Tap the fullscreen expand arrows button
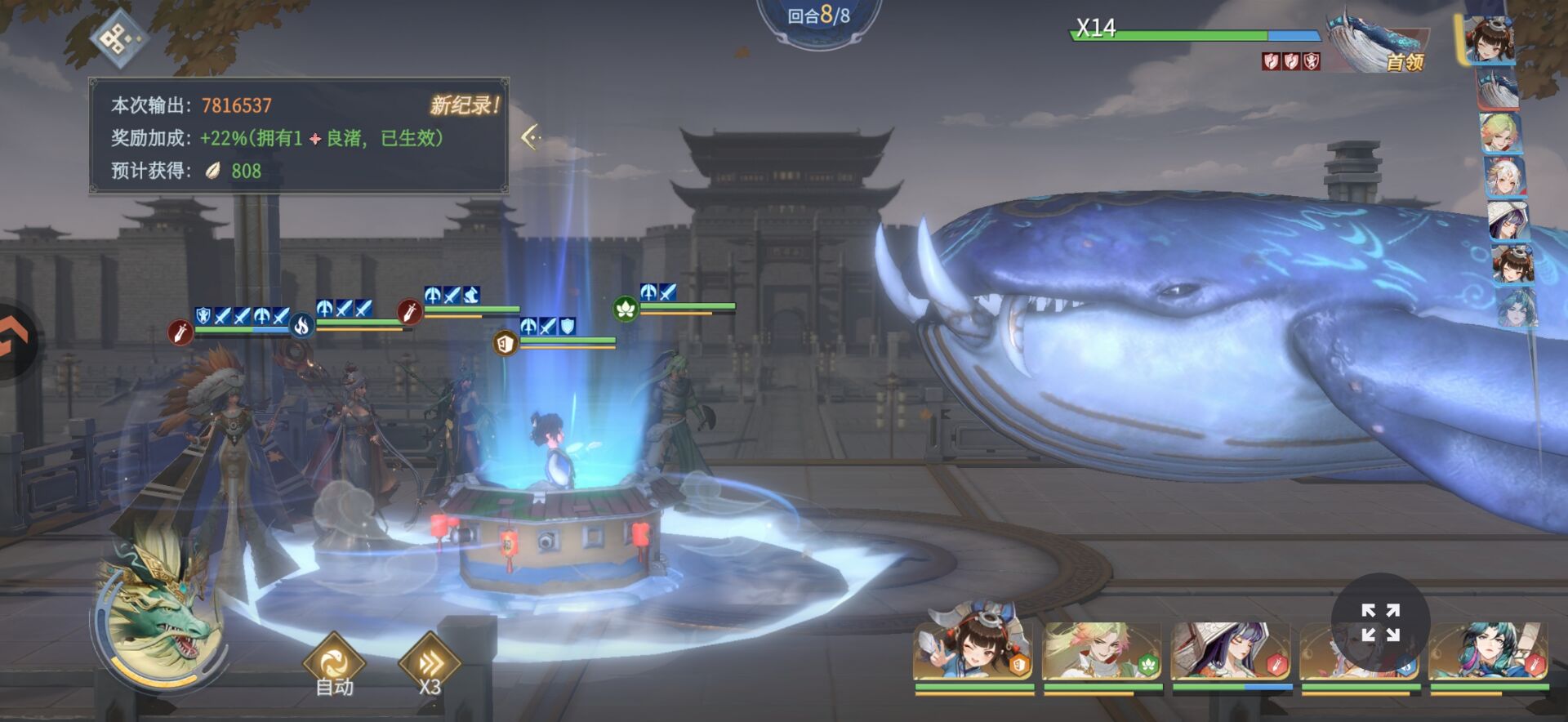This screenshot has width=1568, height=722. pyautogui.click(x=1380, y=622)
